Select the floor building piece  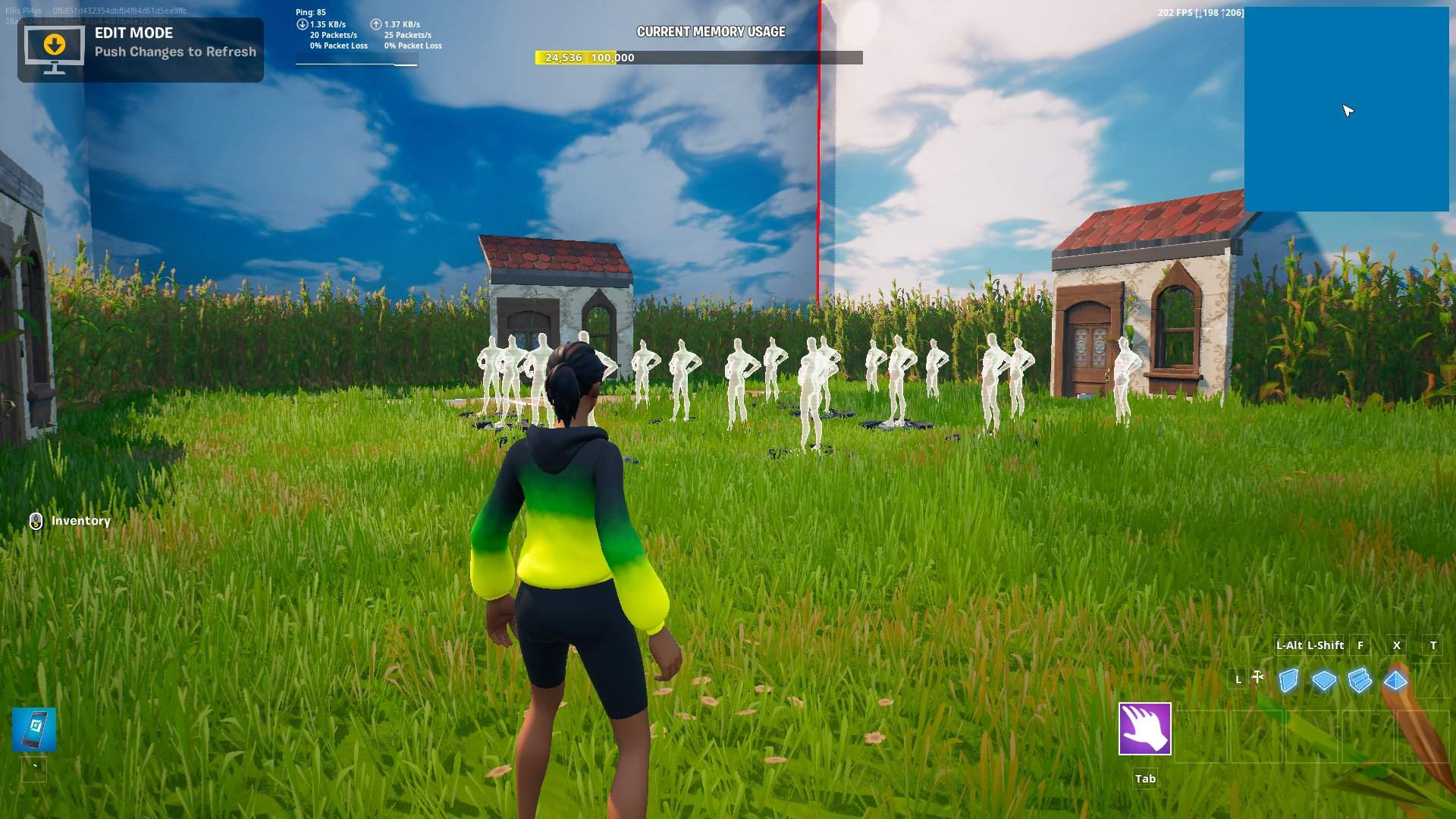coord(1324,680)
